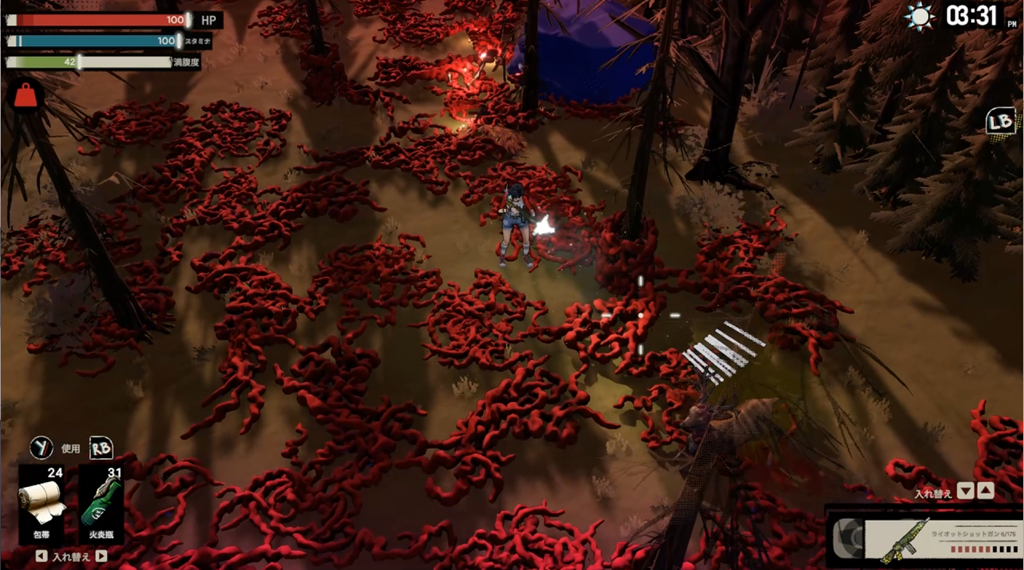The width and height of the screenshot is (1024, 570).
Task: Click the riot shotgun weapon panel
Action: tap(925, 538)
